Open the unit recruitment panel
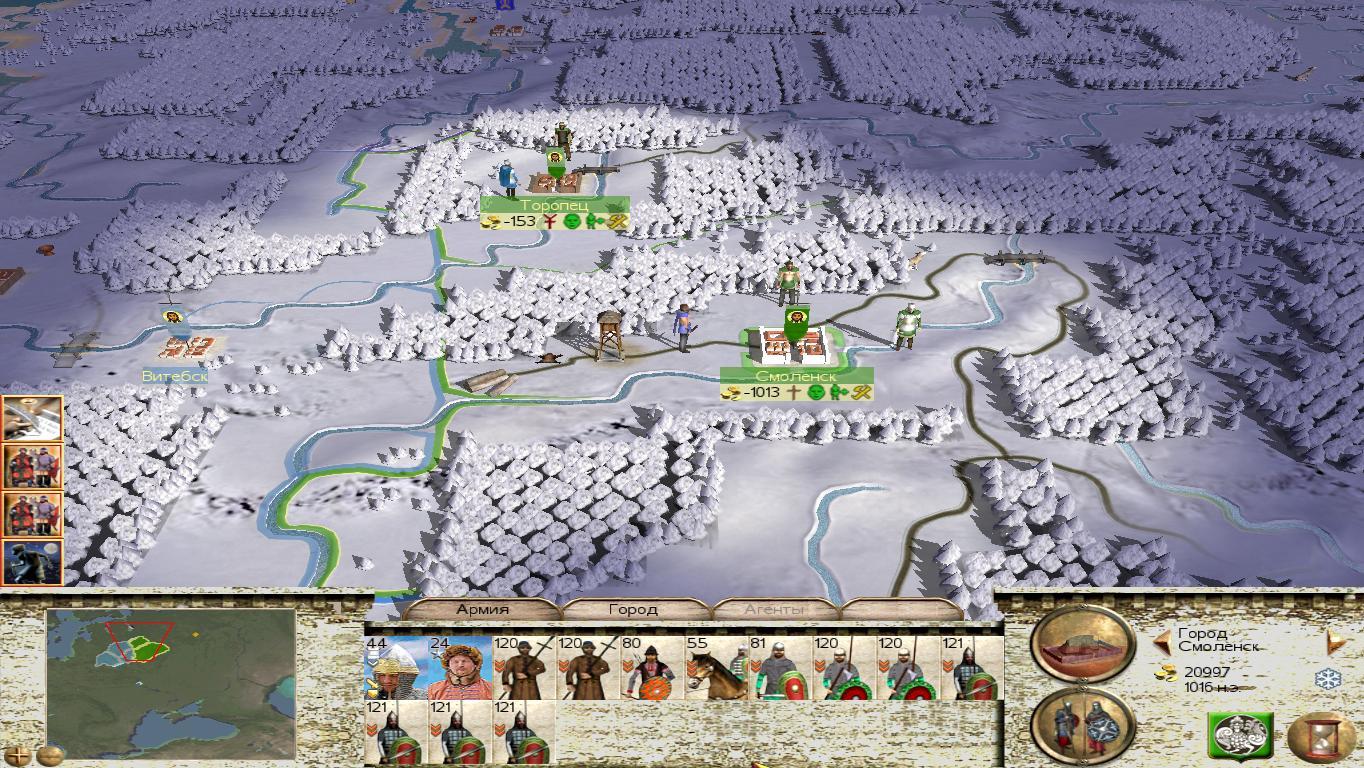The height and width of the screenshot is (768, 1364). [1083, 725]
